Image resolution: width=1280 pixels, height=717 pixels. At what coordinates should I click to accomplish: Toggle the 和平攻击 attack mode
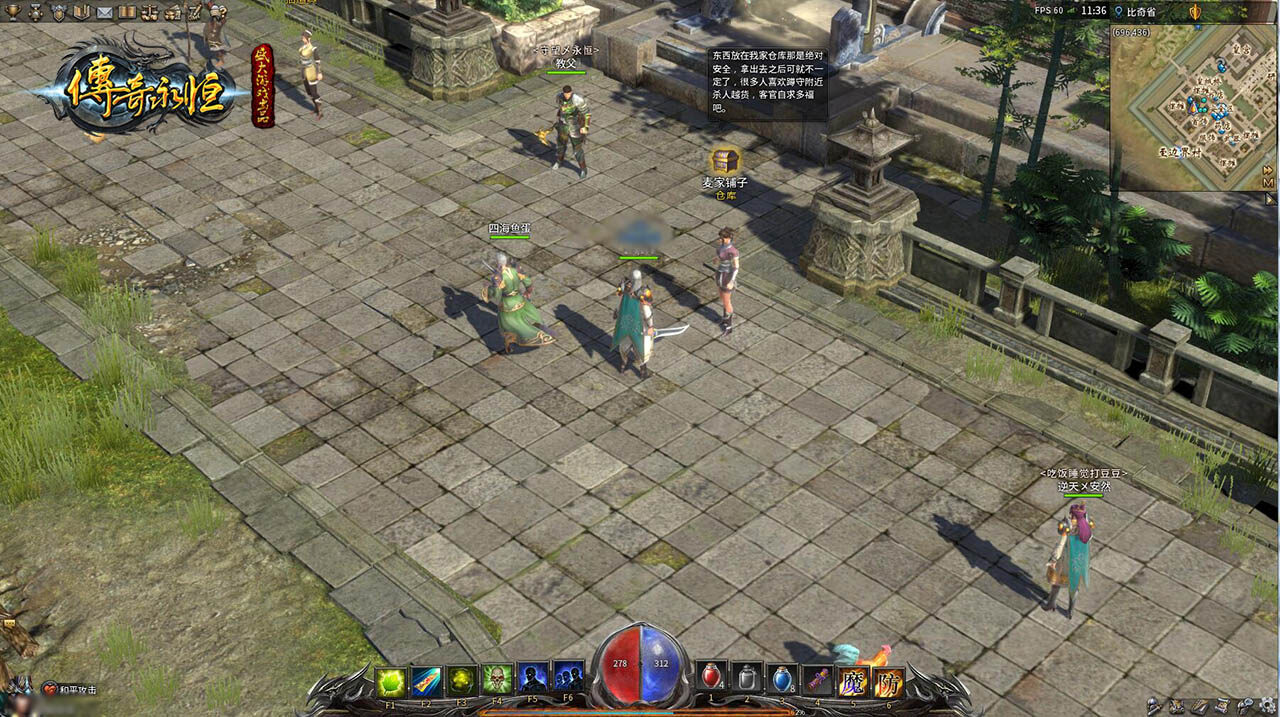[70, 689]
